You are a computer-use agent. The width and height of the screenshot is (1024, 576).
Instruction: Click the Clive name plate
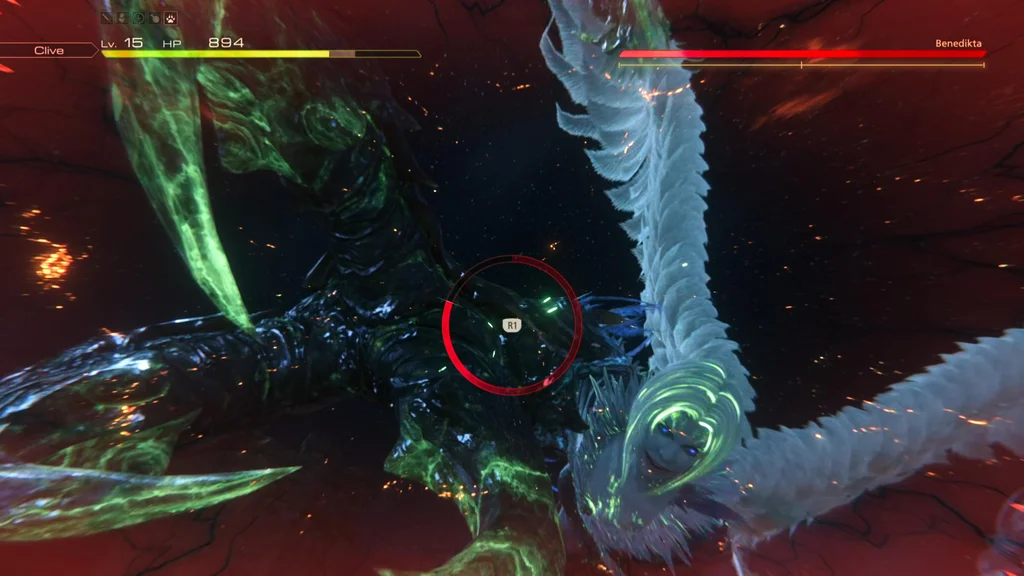[x=48, y=50]
